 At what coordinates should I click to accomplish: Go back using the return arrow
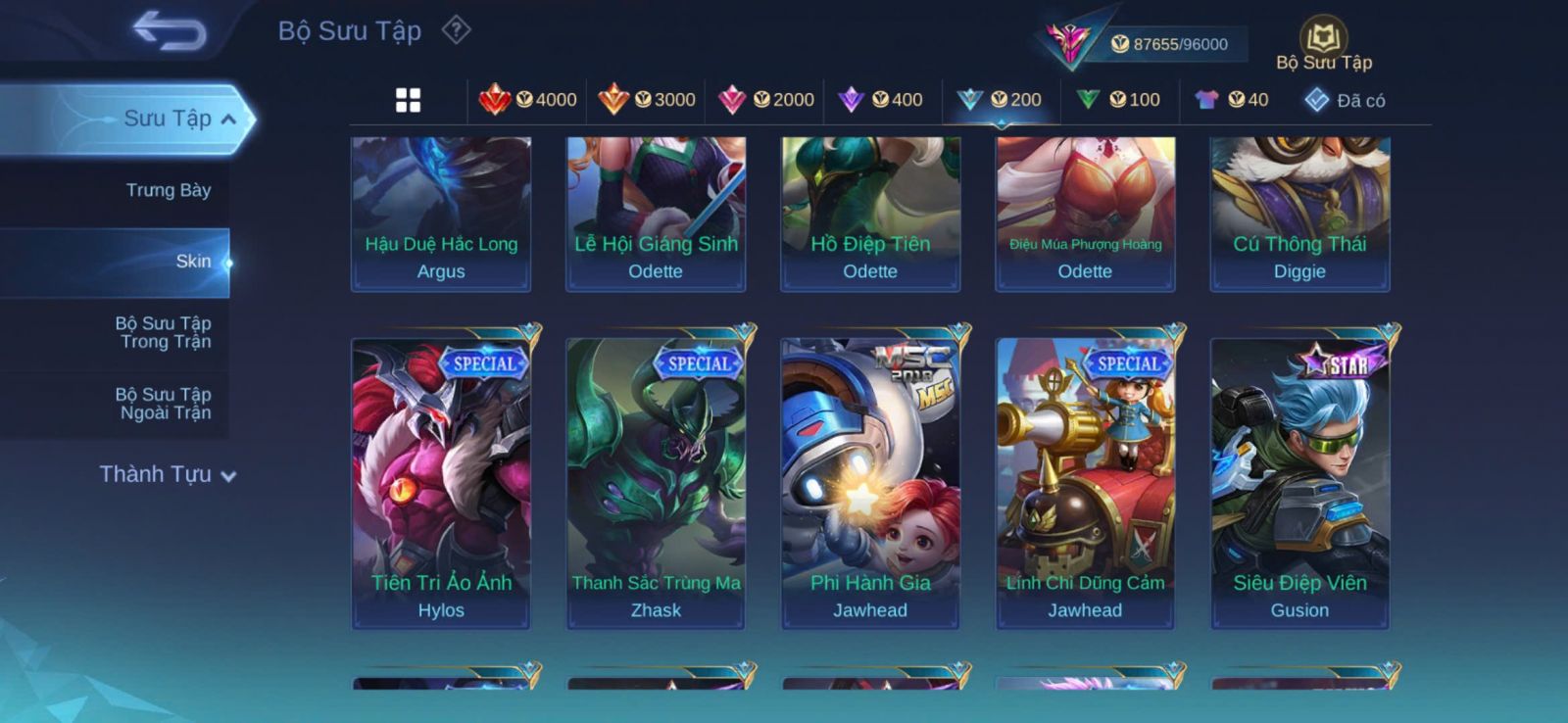tap(170, 30)
